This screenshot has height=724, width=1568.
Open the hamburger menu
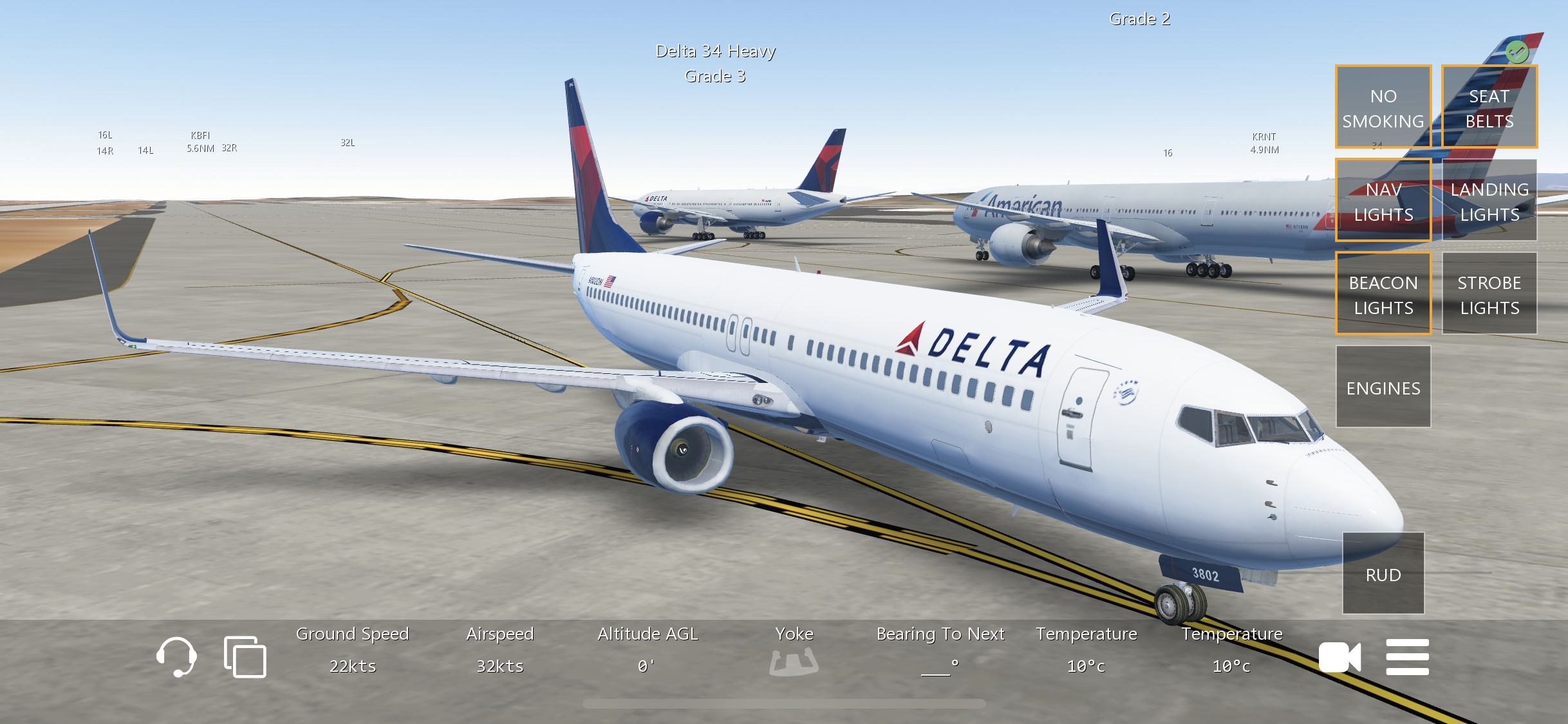click(x=1407, y=657)
